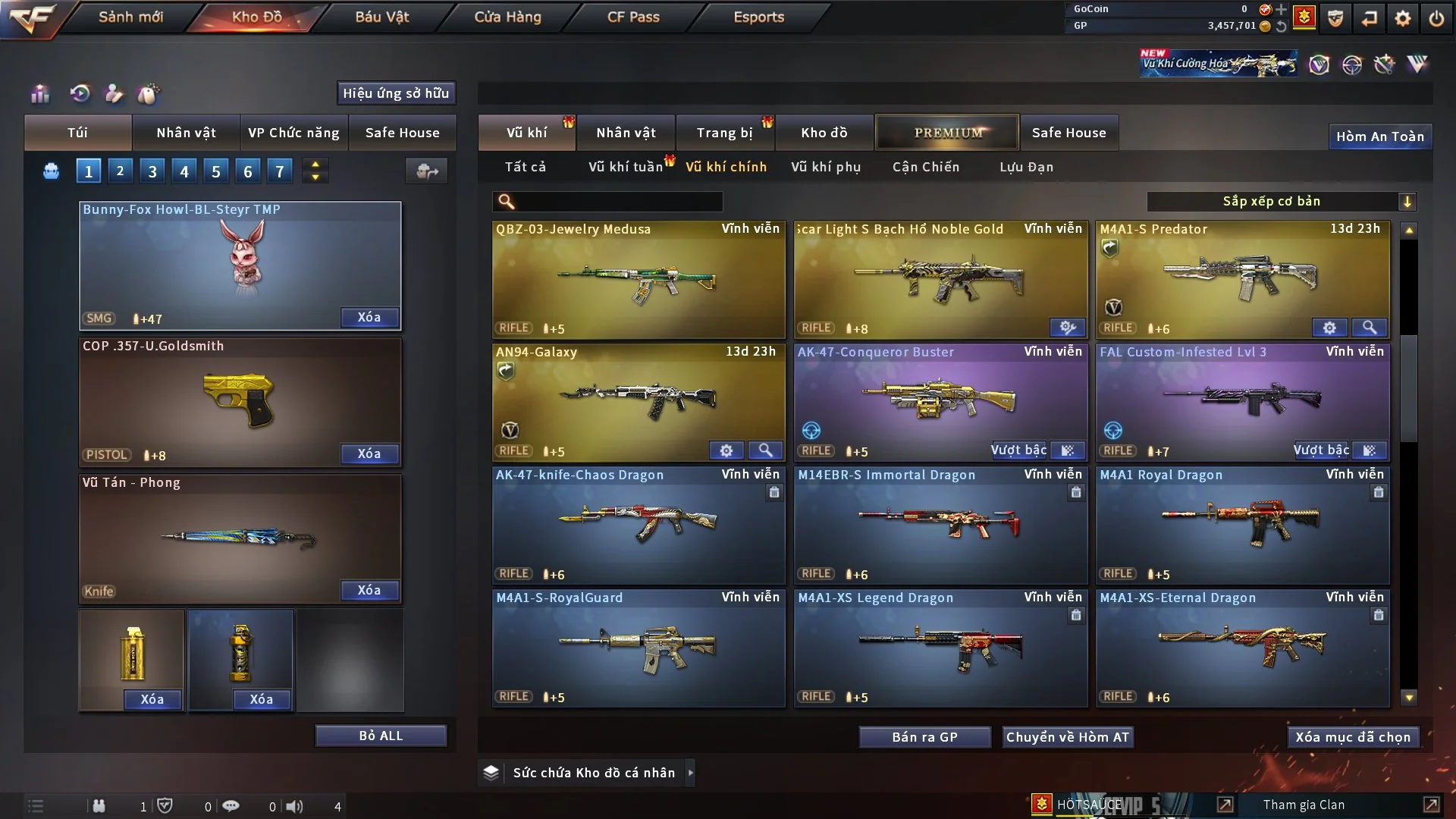Screen dimensions: 1456x819
Task: Pick the M4A1 Royal Dragon rifle
Action: tap(1241, 525)
